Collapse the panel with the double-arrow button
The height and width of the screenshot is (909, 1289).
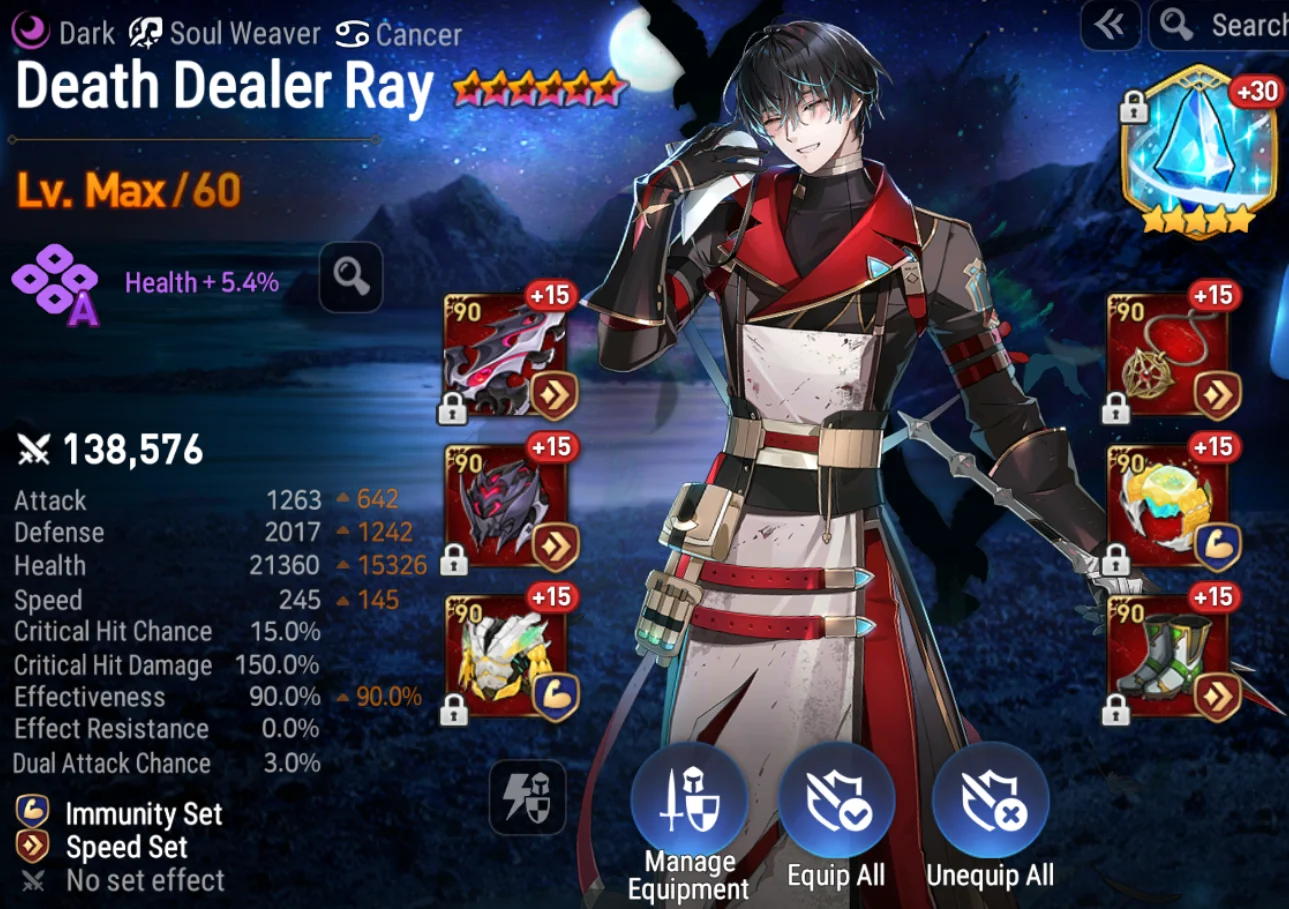coord(1110,26)
